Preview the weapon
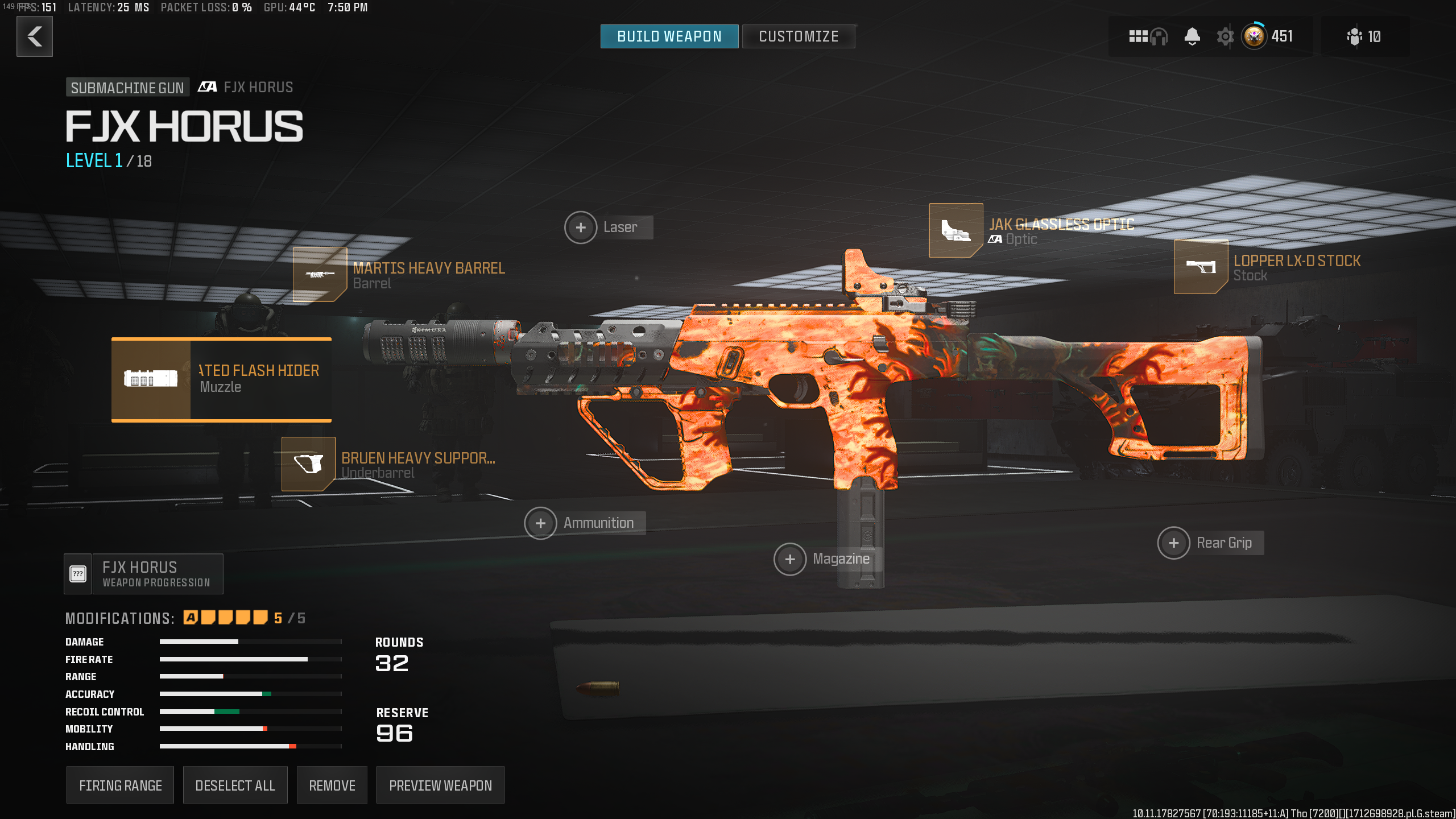Viewport: 1456px width, 819px height. tap(440, 785)
